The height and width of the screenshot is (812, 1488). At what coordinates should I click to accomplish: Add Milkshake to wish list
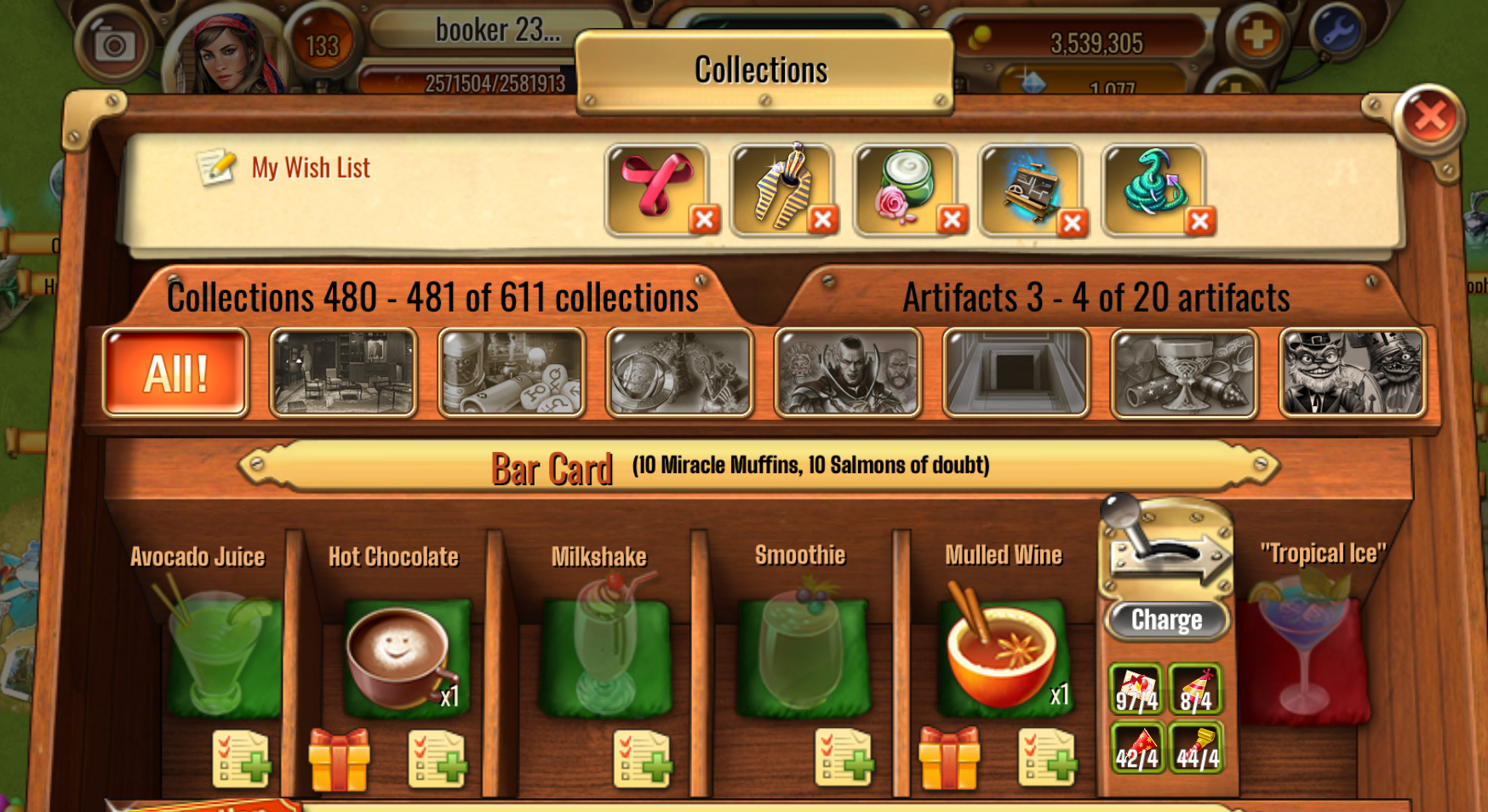pos(643,758)
